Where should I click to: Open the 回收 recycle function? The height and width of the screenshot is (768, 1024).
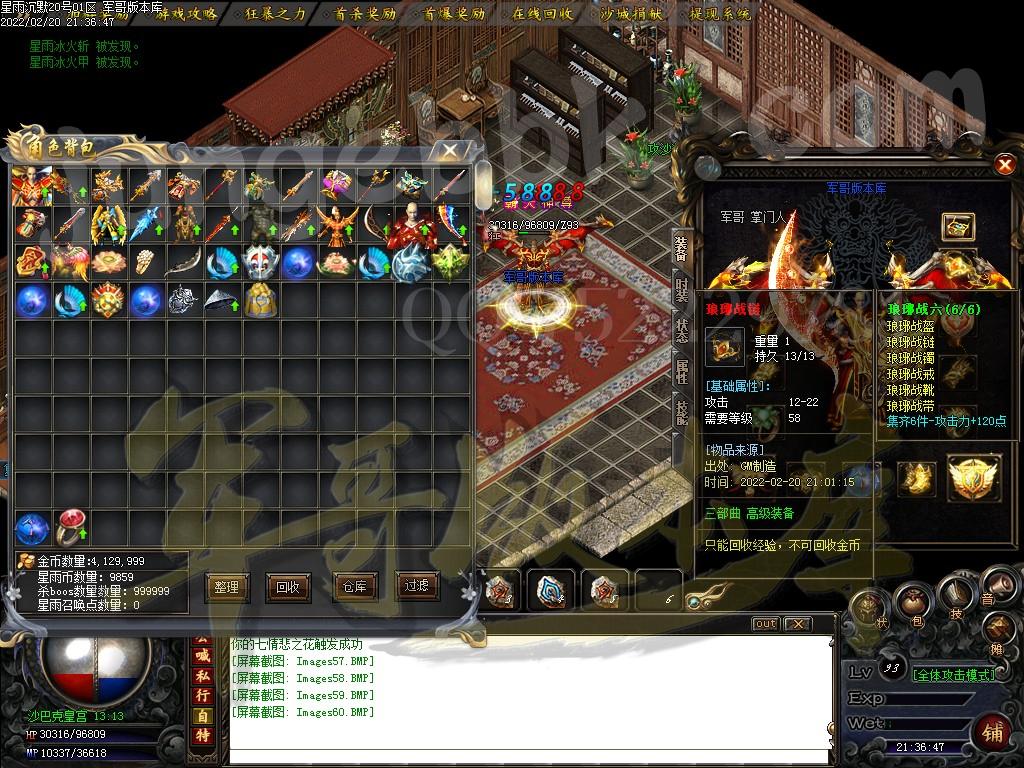(x=288, y=587)
